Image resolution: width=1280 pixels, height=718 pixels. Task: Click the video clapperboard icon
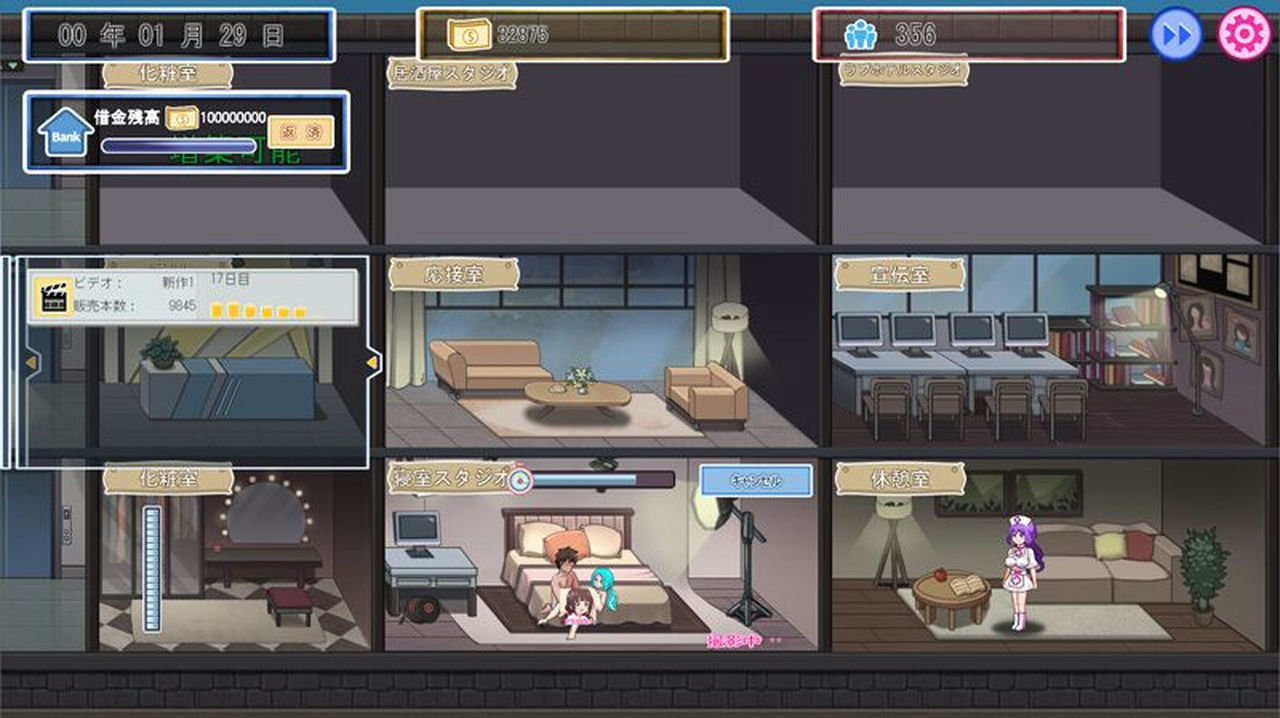(53, 294)
